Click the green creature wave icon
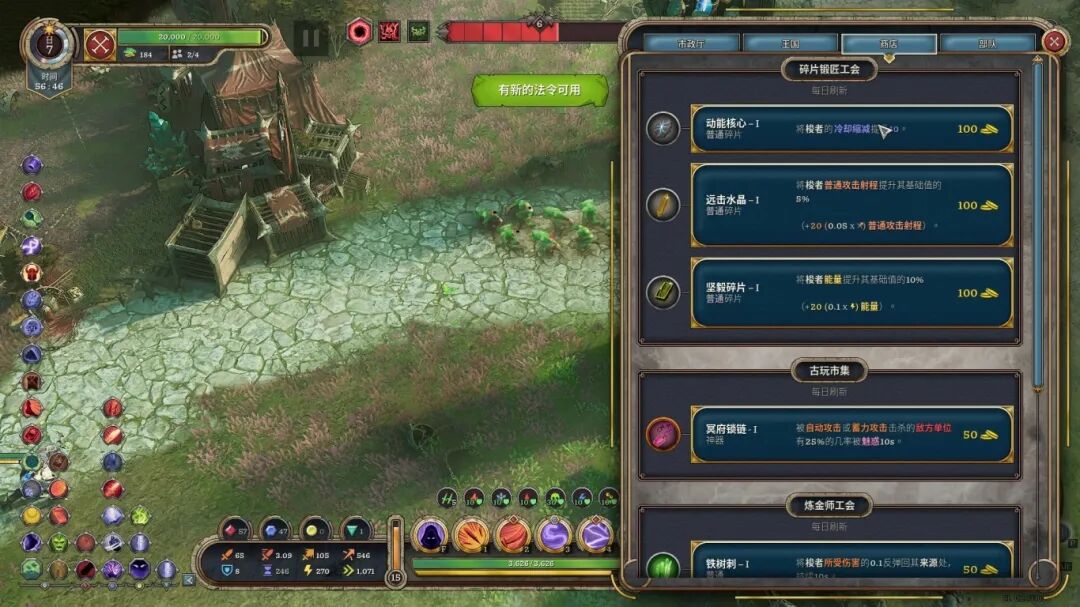The height and width of the screenshot is (607, 1080). click(419, 31)
